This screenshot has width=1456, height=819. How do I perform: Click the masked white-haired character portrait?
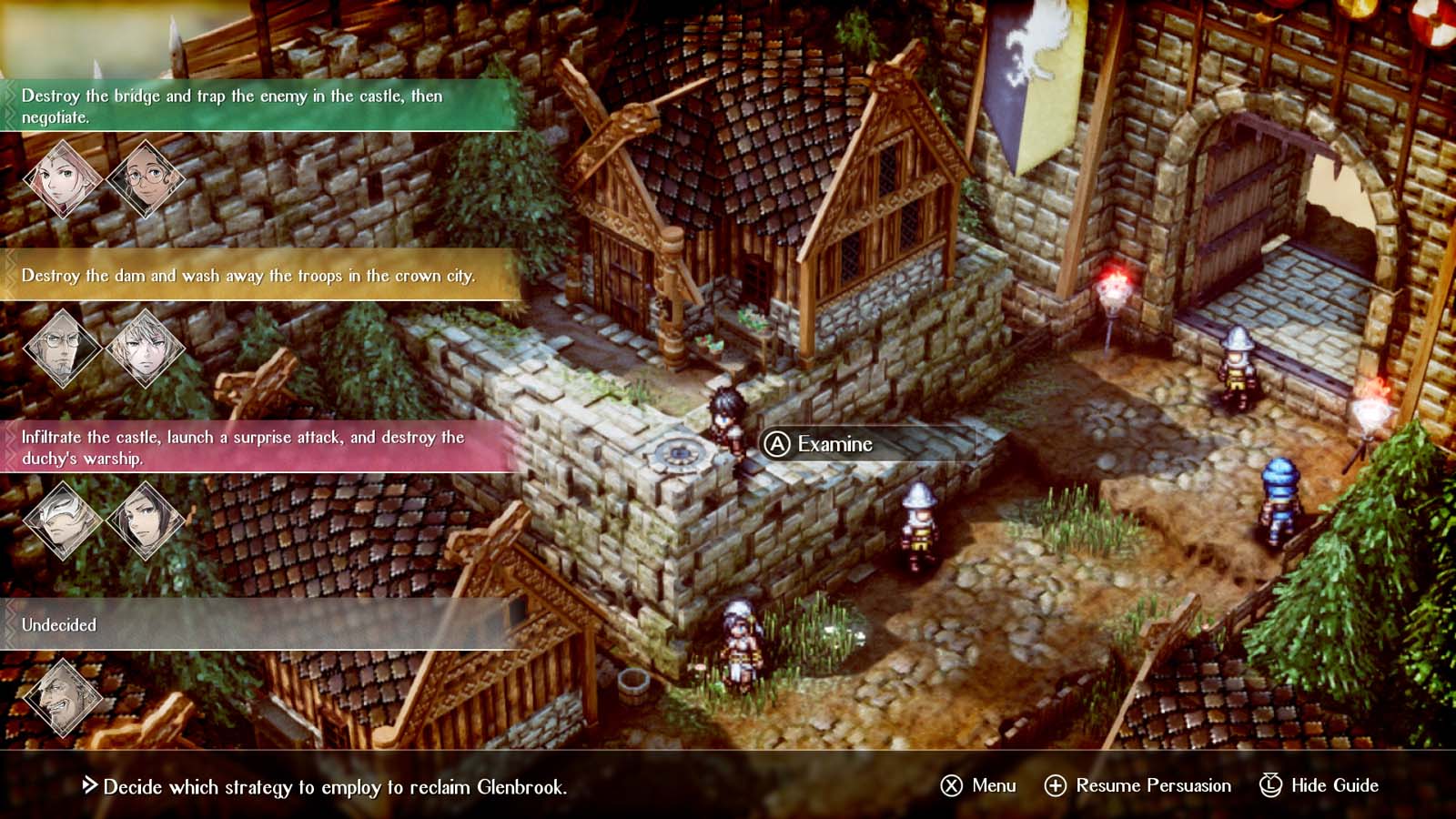[x=63, y=519]
